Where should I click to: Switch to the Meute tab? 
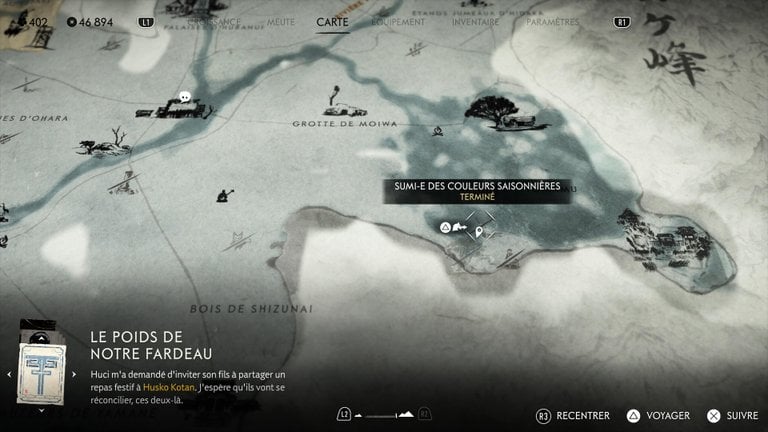pos(281,21)
